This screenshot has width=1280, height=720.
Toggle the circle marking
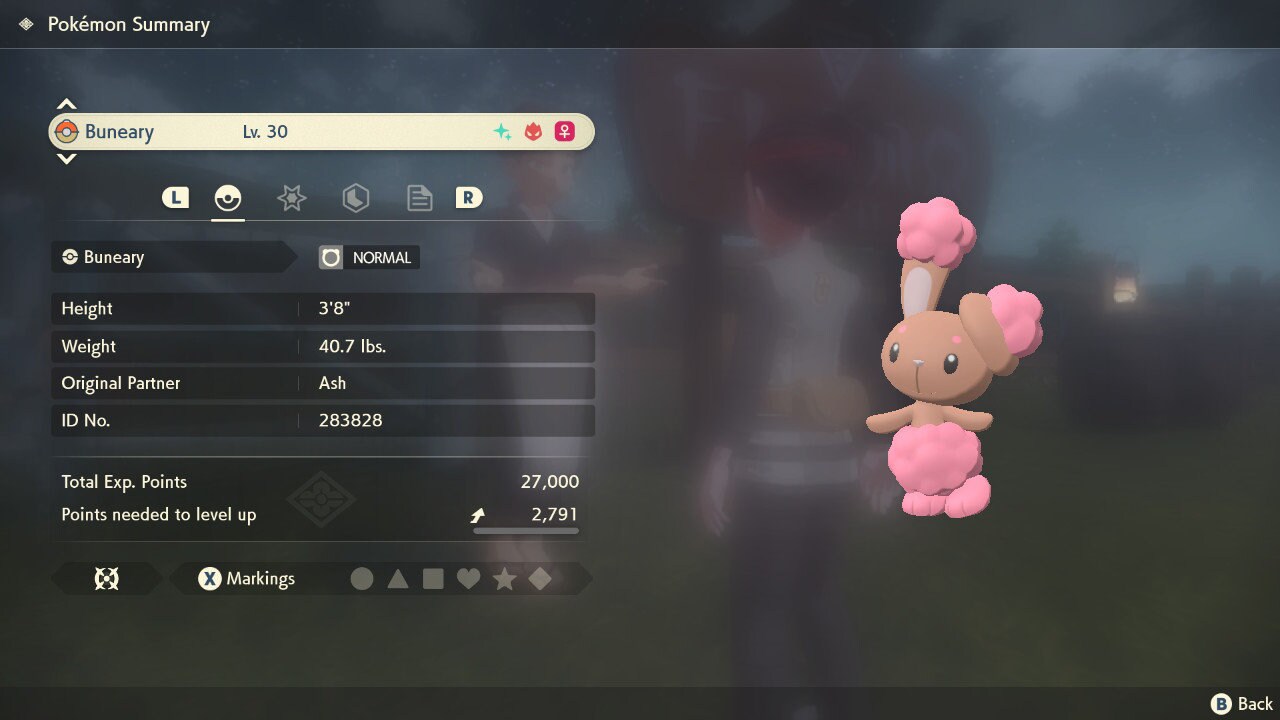point(362,578)
